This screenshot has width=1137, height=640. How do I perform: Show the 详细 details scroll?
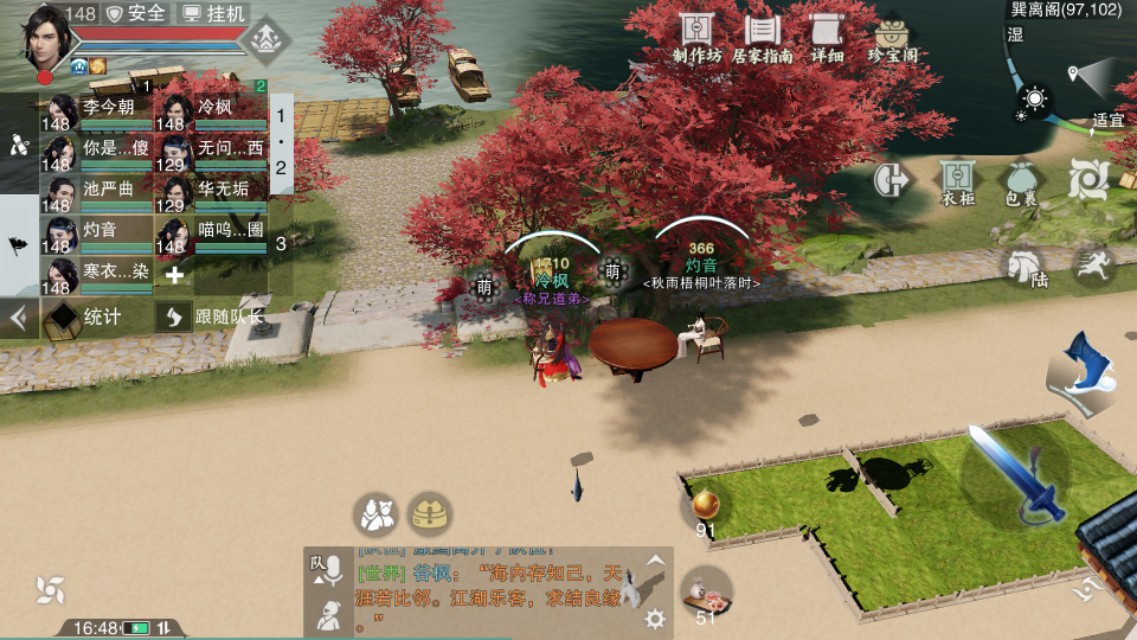[827, 38]
